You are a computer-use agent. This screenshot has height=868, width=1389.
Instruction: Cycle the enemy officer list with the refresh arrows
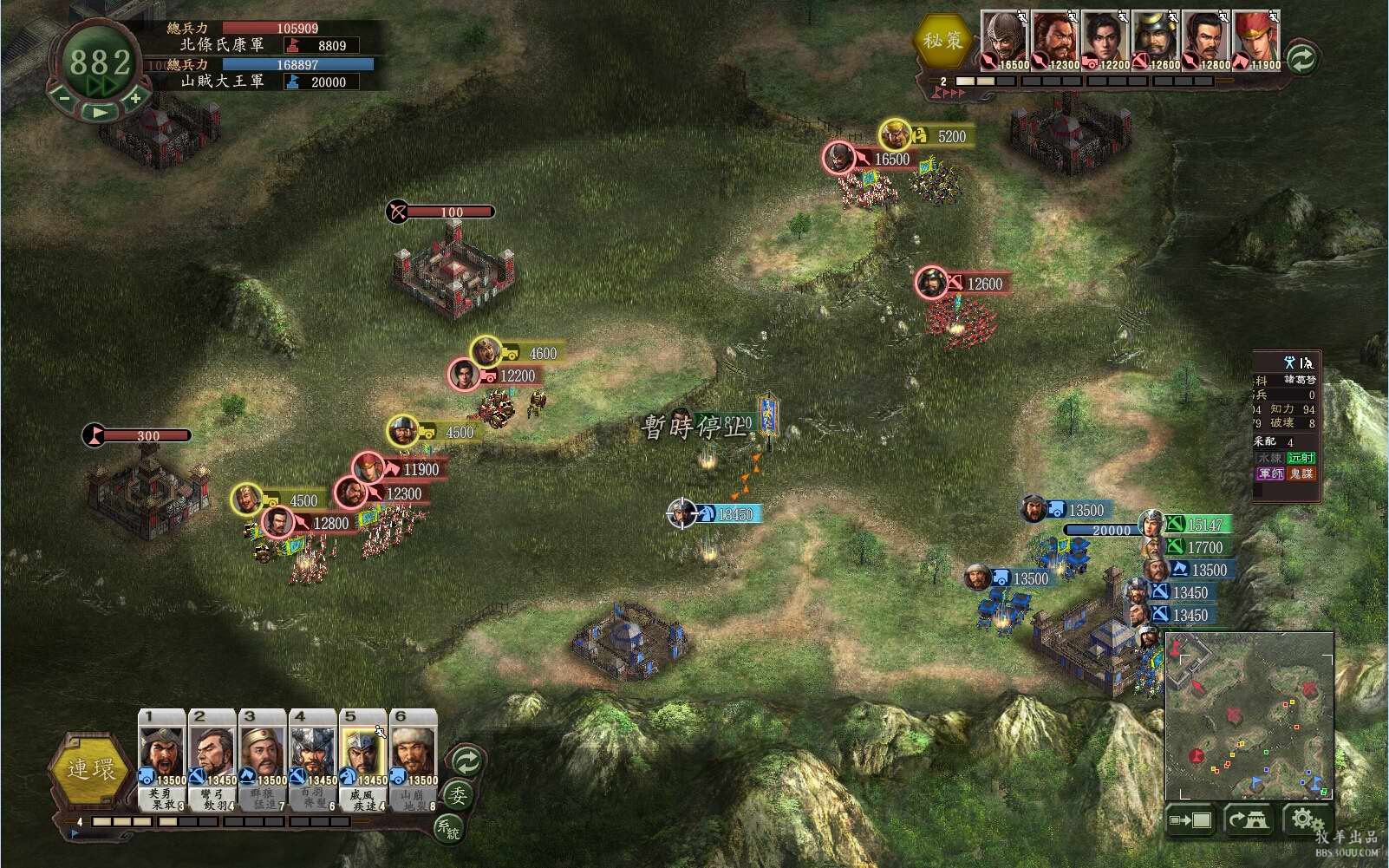[1301, 58]
